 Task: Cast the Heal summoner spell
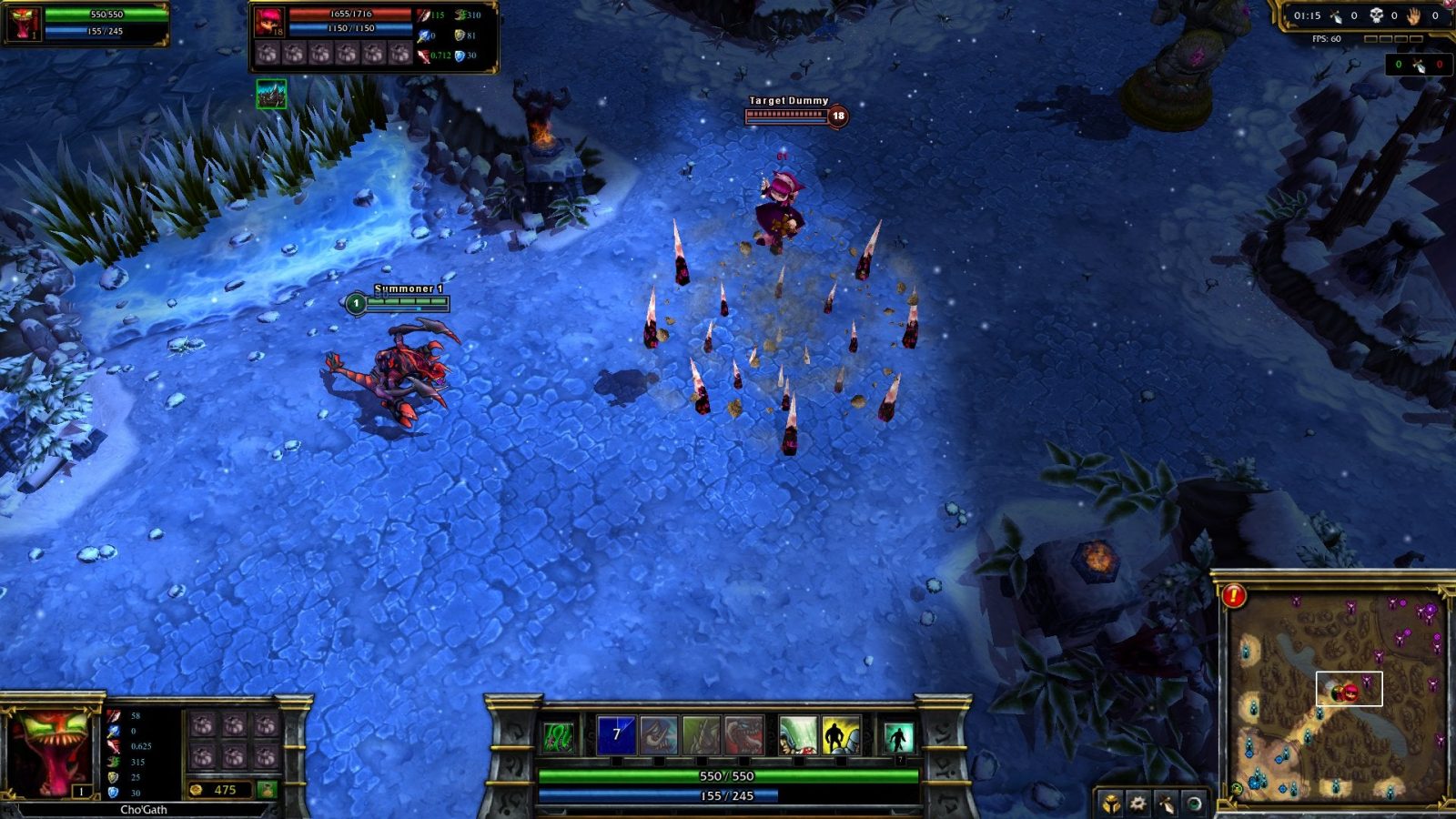pos(798,735)
